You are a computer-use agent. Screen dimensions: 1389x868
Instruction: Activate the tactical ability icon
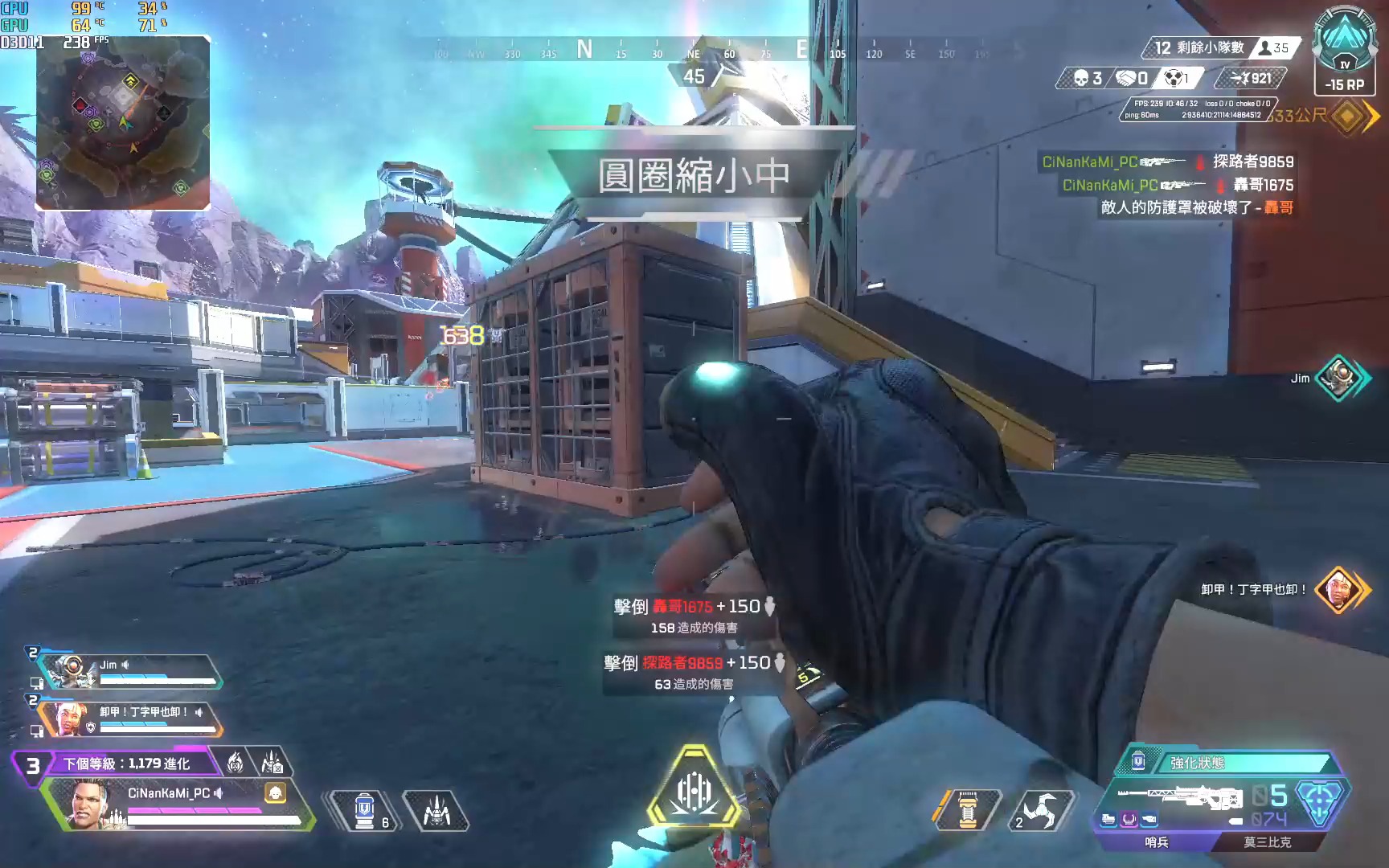(x=436, y=810)
